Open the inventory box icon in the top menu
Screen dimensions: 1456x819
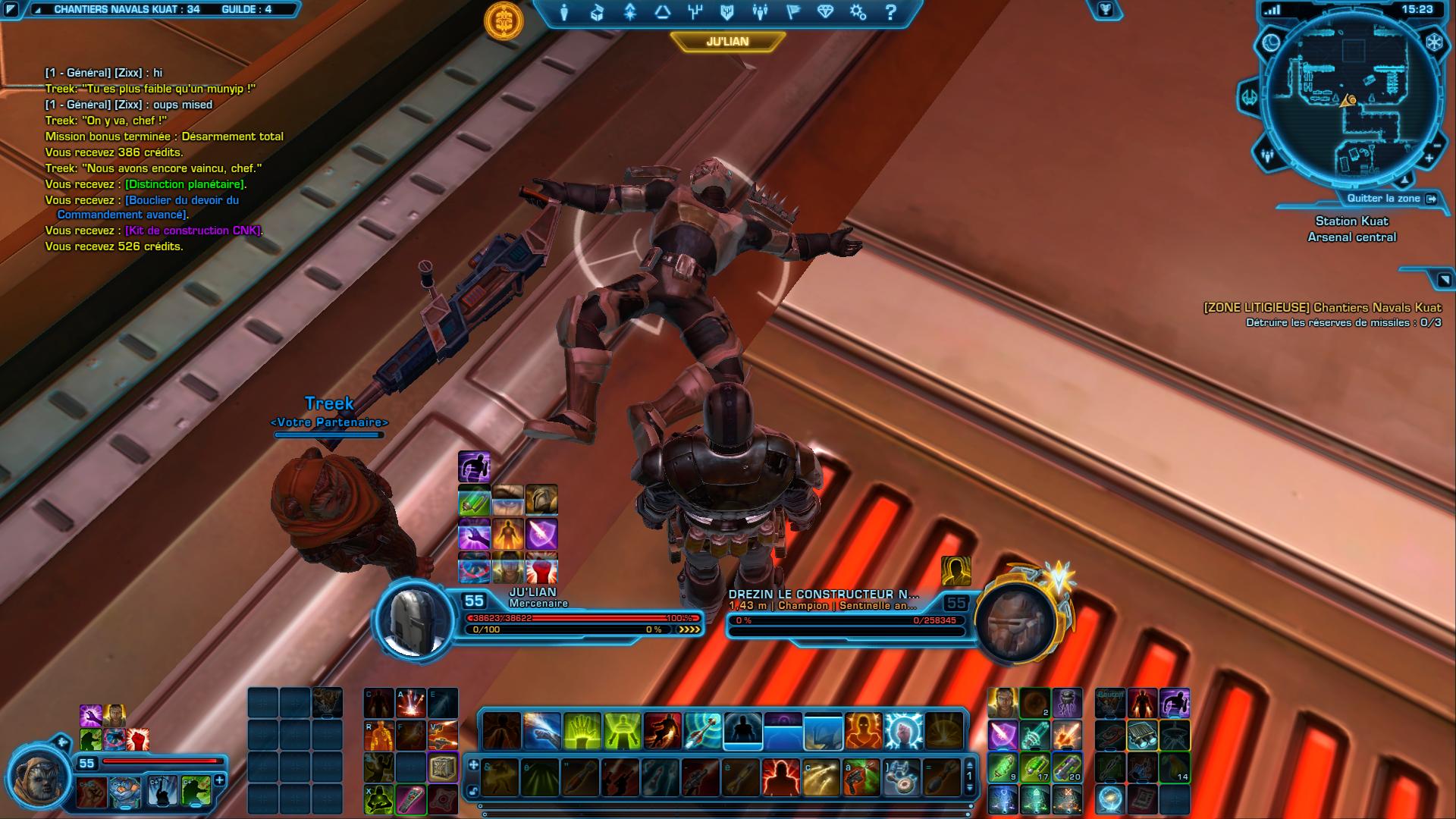(597, 12)
